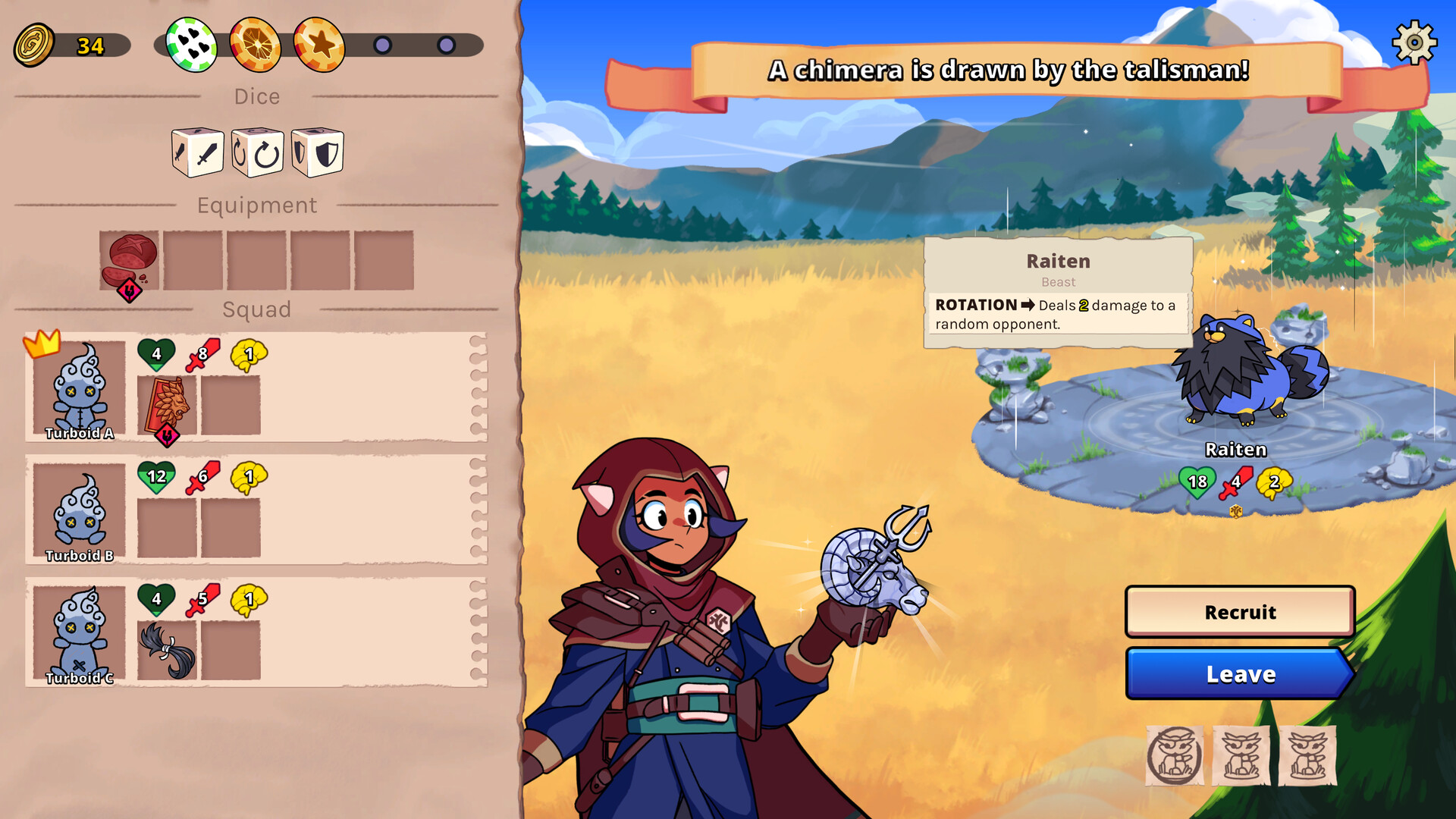Click the Recruit button

coord(1241,612)
